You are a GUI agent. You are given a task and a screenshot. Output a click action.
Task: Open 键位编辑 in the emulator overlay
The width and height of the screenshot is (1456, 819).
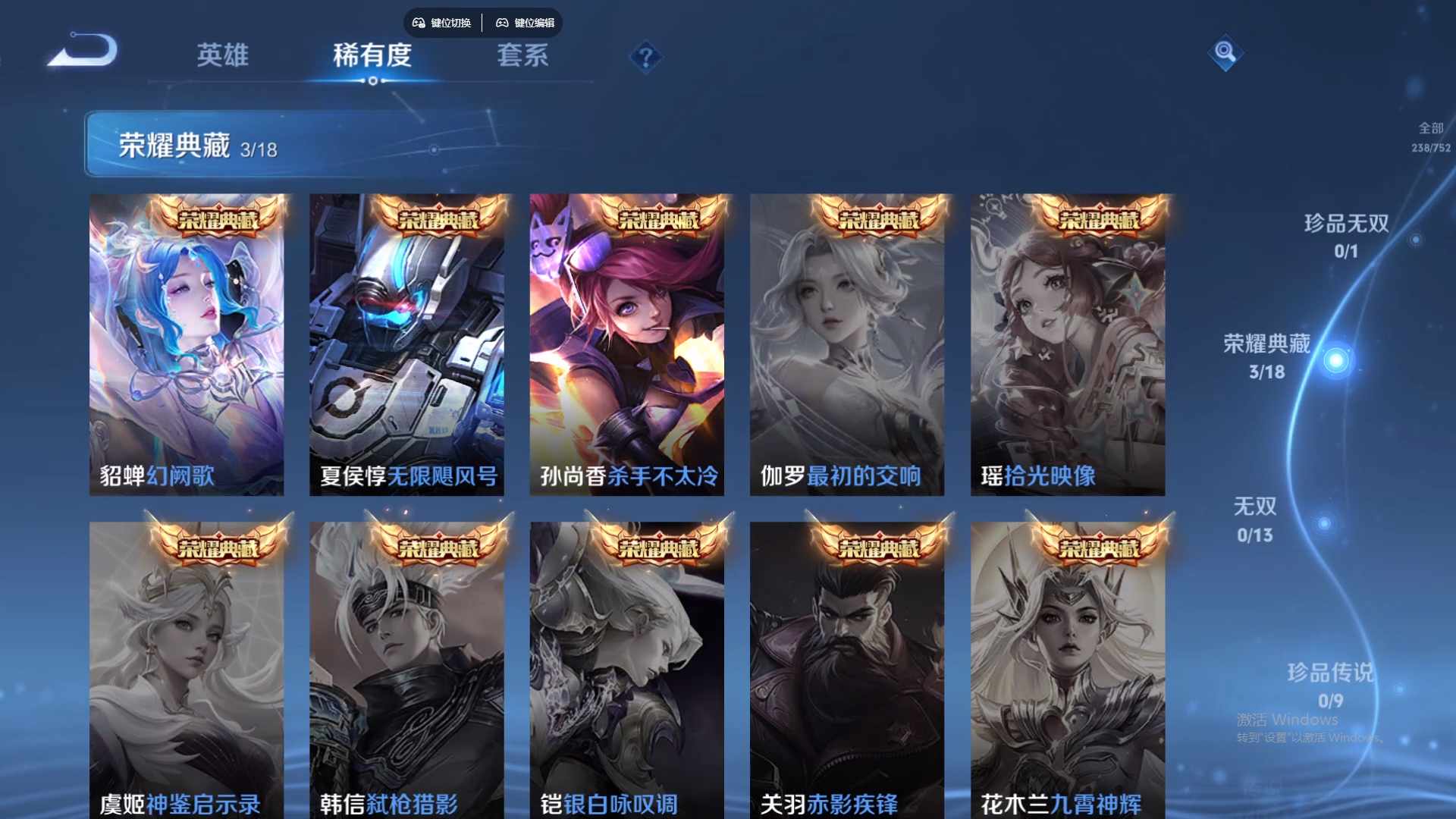(x=526, y=23)
